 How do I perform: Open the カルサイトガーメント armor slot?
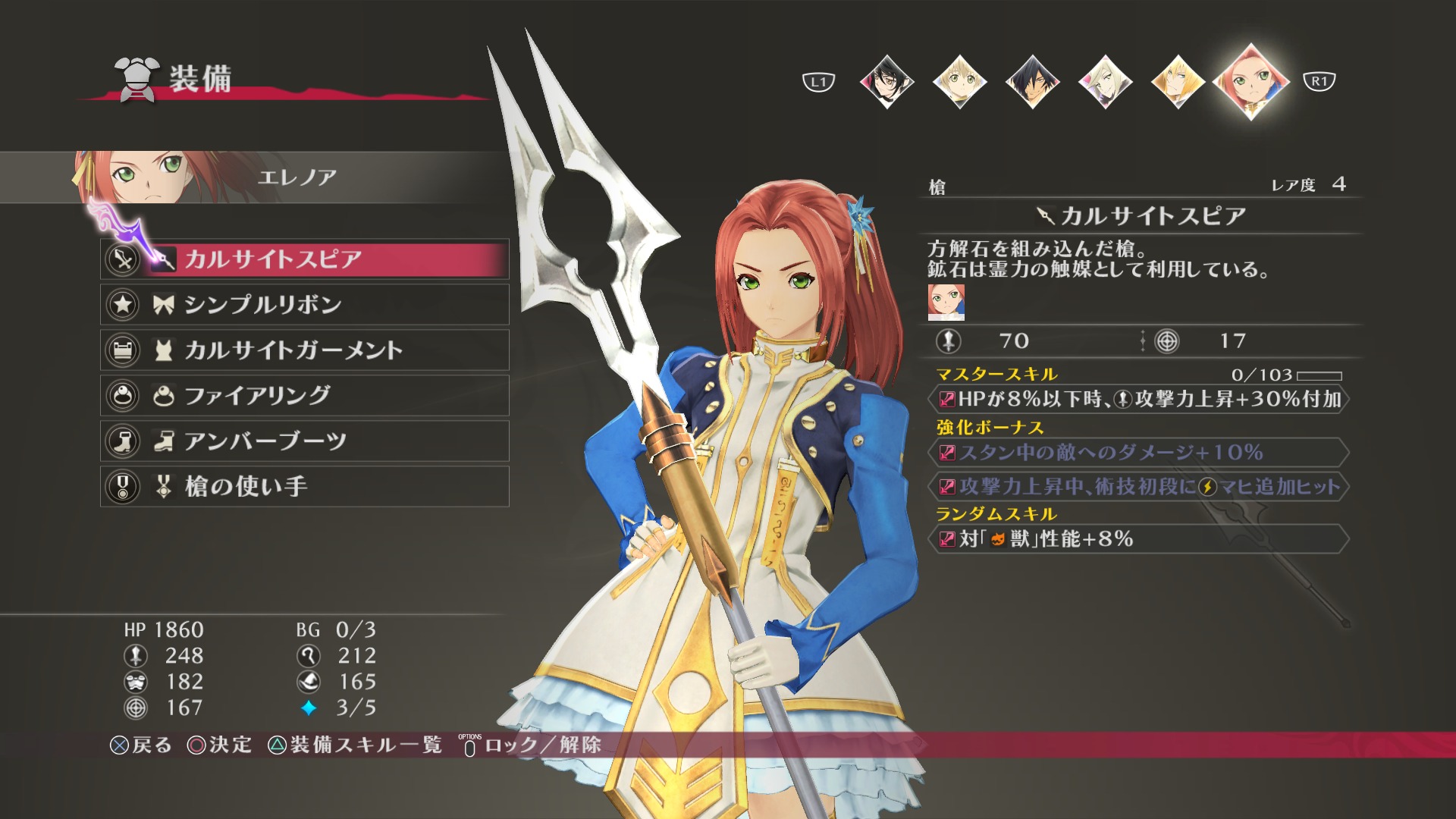click(303, 350)
